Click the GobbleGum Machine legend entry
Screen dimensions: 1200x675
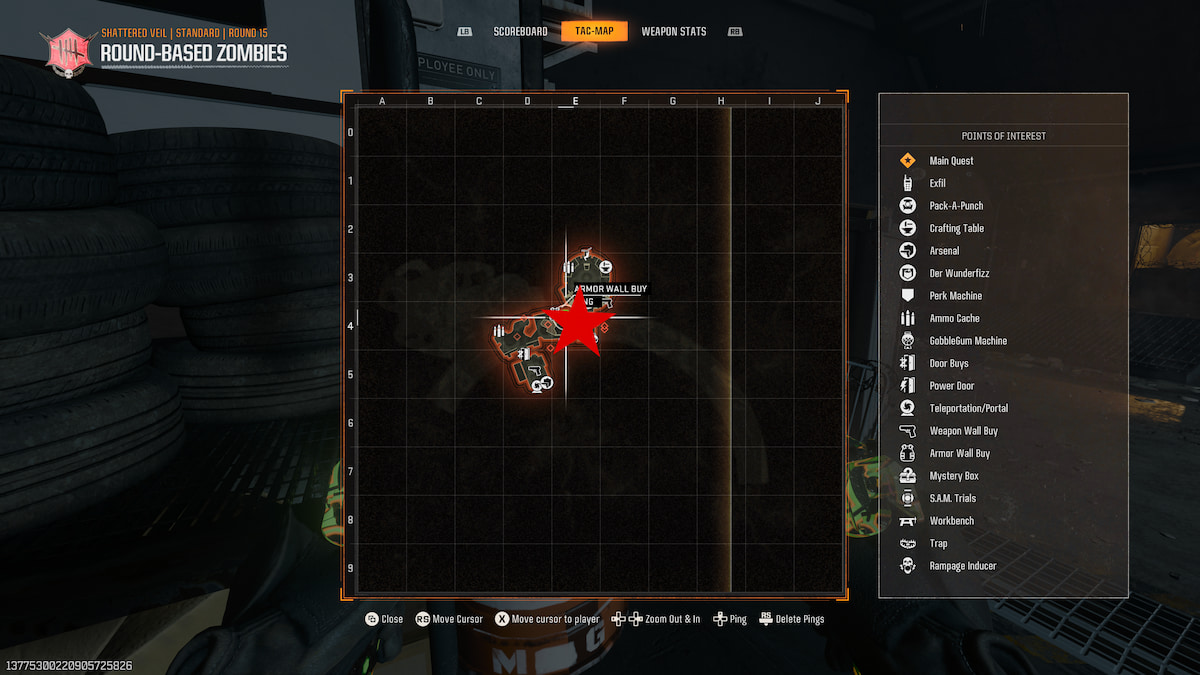point(968,341)
